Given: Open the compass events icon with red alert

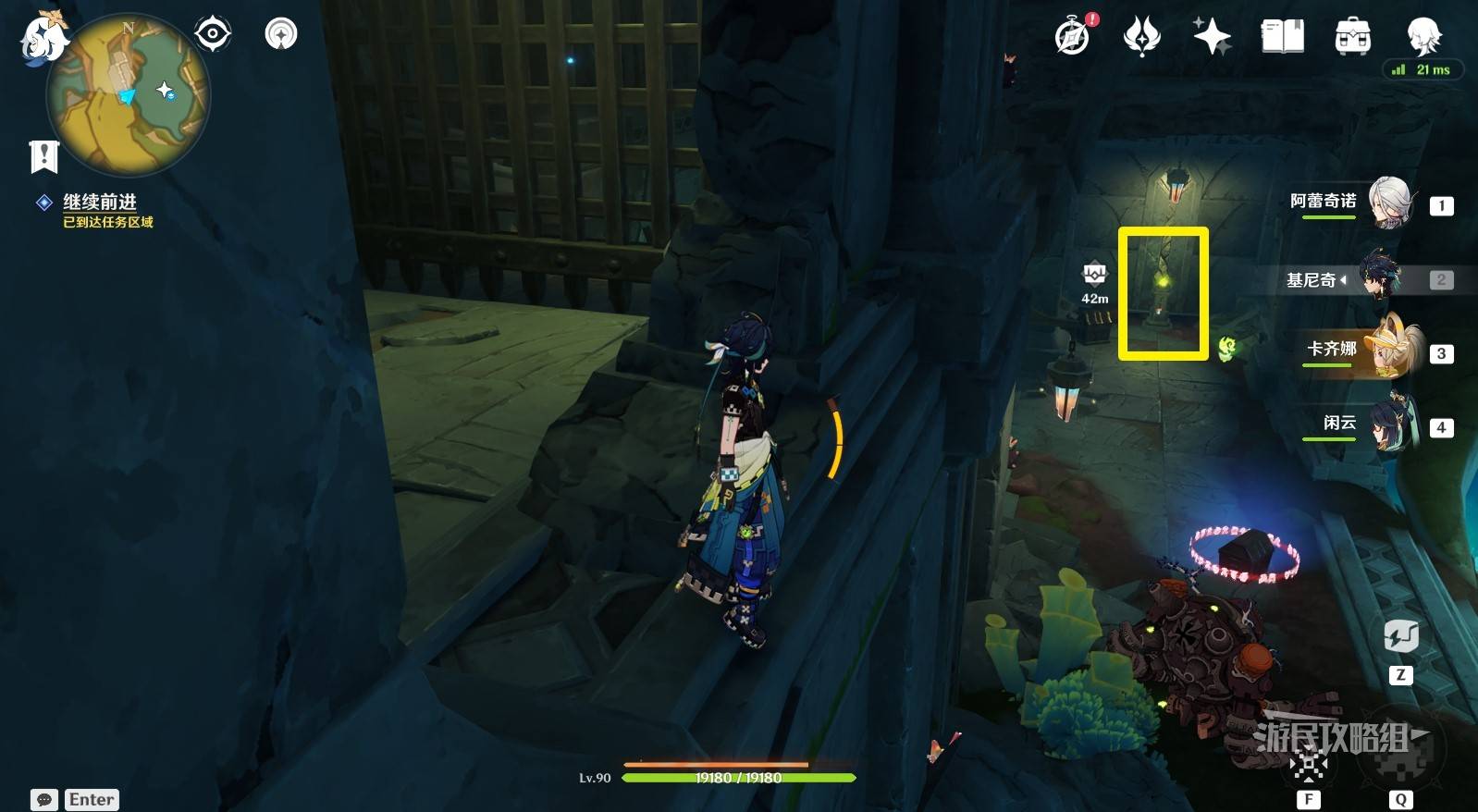Looking at the screenshot, I should tap(1074, 36).
